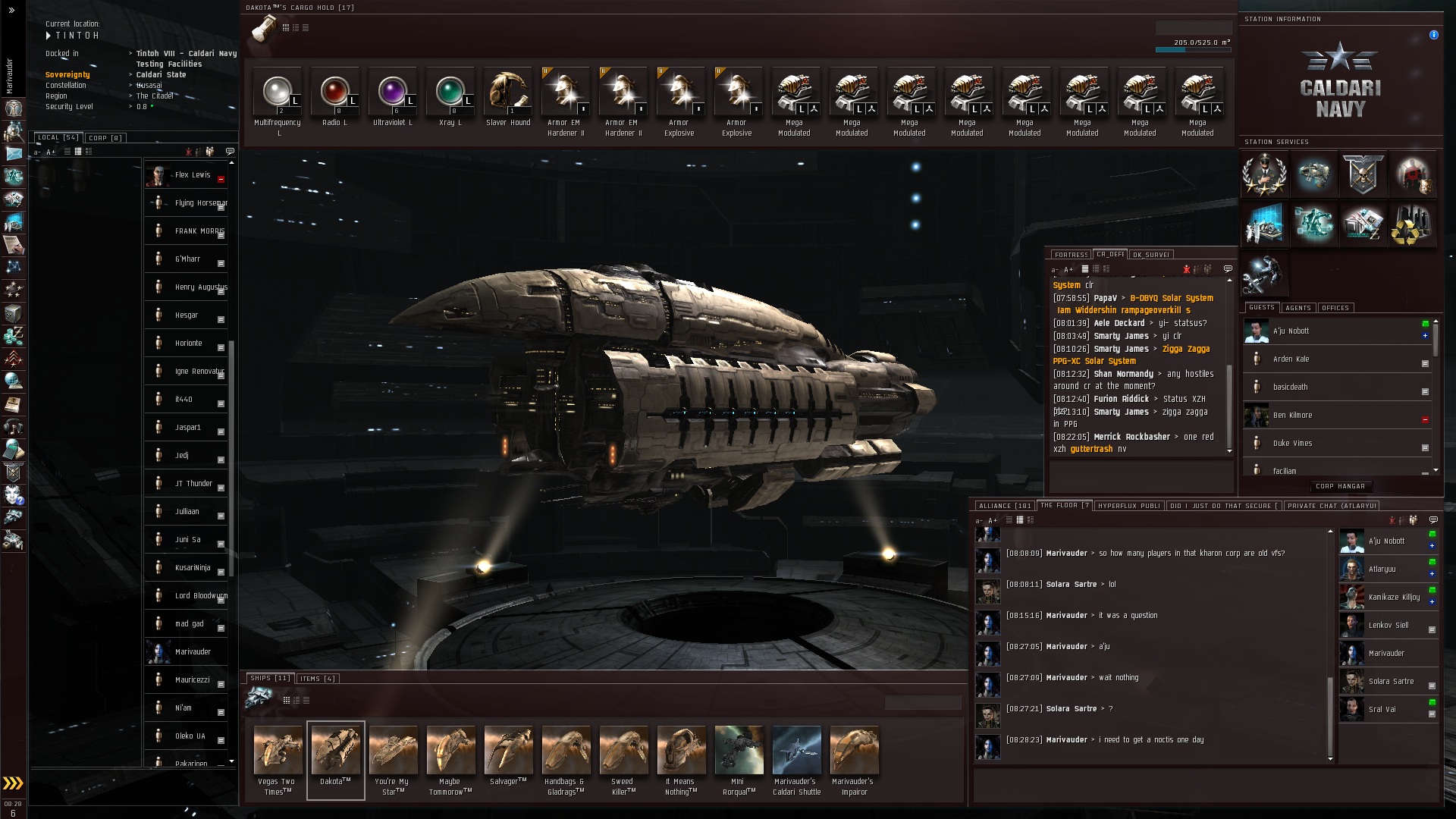
Task: Select the Xray L crystal
Action: point(450,93)
